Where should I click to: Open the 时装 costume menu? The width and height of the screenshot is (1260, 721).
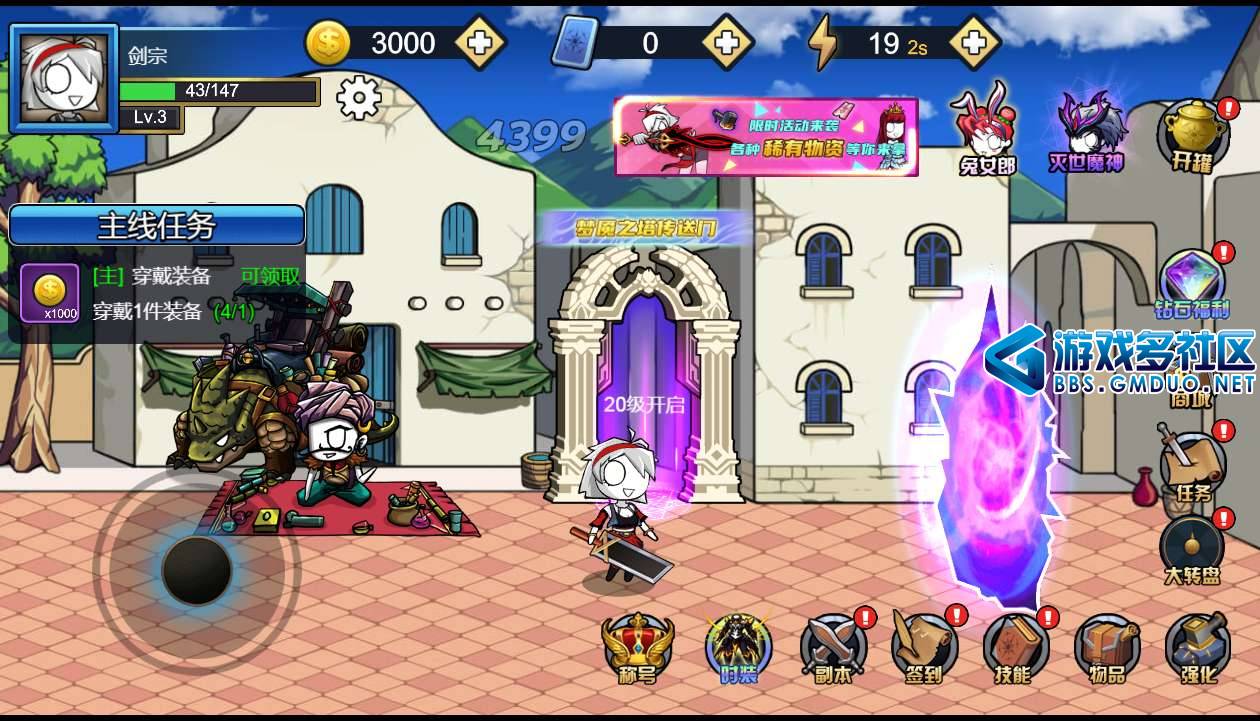[738, 646]
